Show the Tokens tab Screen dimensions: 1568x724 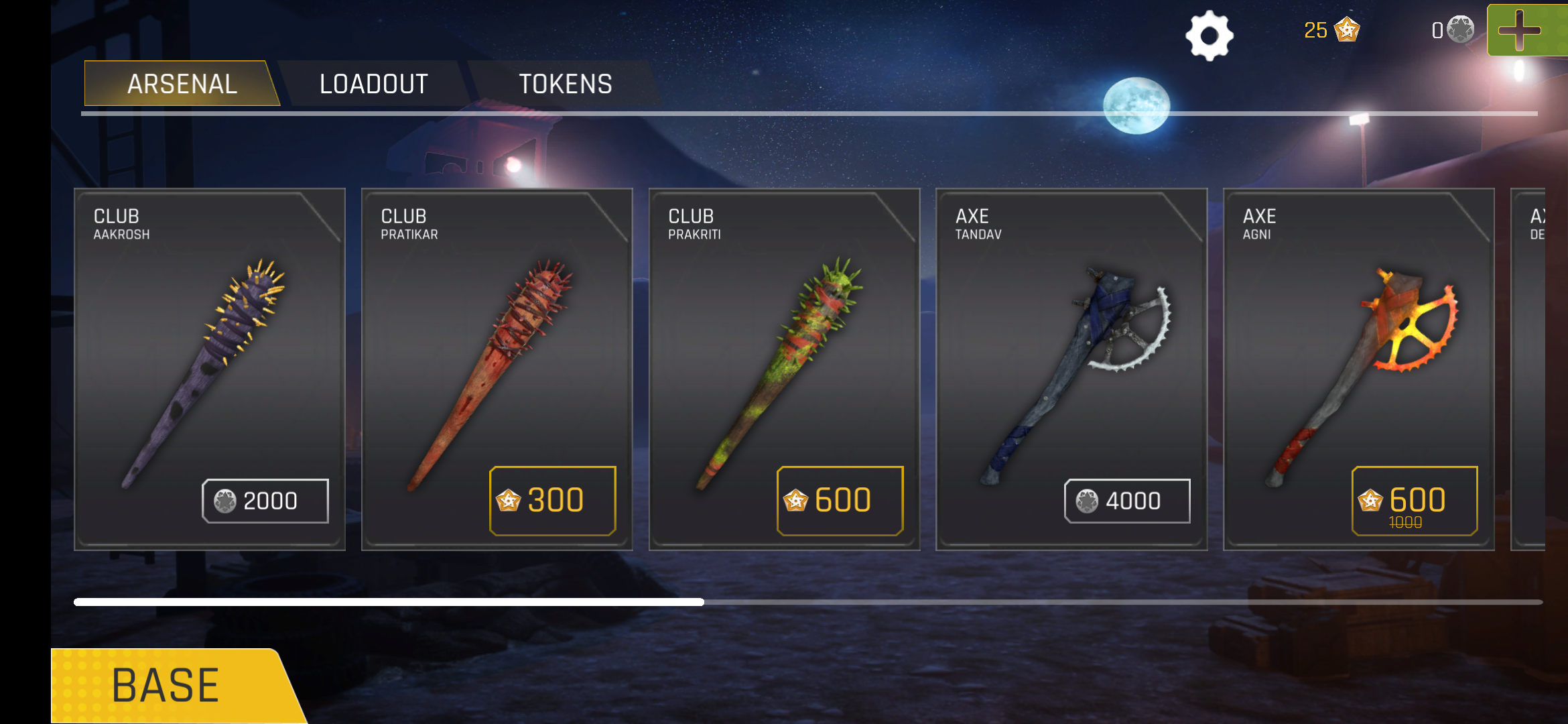(x=565, y=84)
